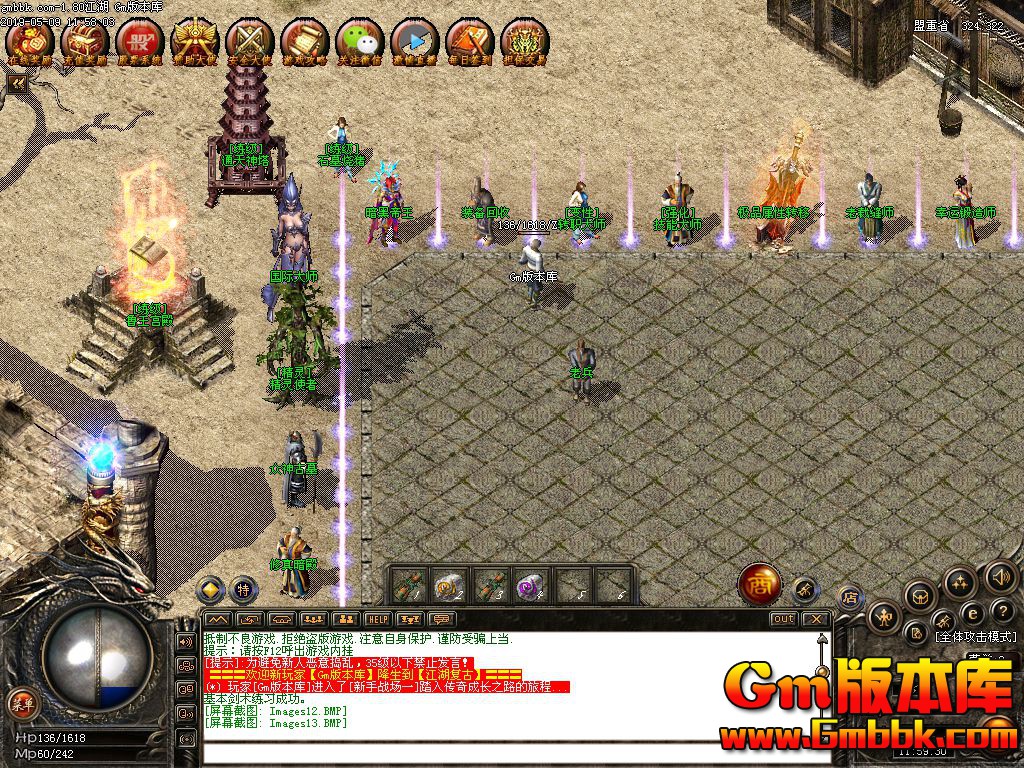Screen dimensions: 1024x768
Task: Click the HELP button on the chat bar
Action: tap(377, 619)
